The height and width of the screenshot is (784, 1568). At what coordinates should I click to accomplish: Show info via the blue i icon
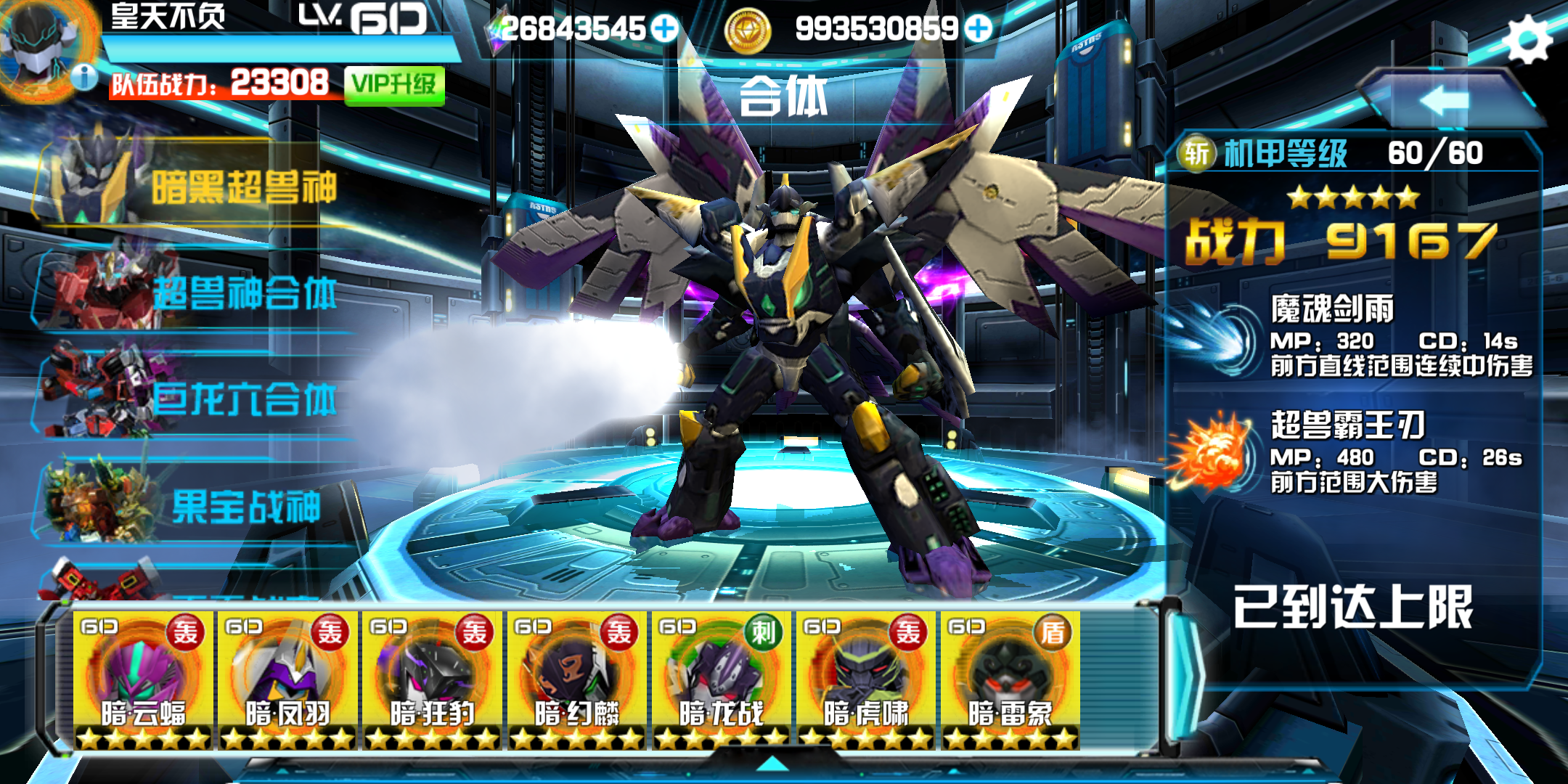85,76
